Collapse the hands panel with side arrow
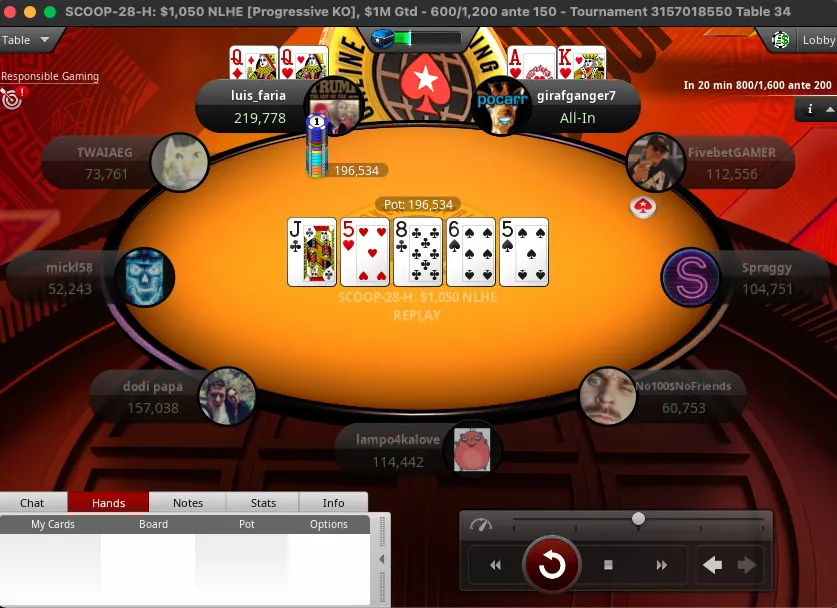The image size is (837, 608). click(x=381, y=561)
